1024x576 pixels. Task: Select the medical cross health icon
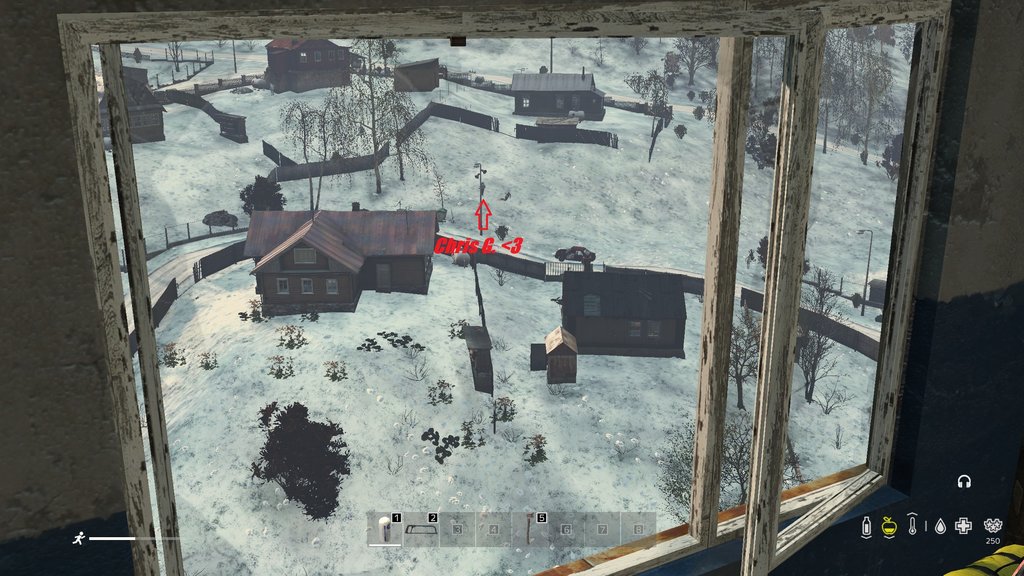point(963,525)
